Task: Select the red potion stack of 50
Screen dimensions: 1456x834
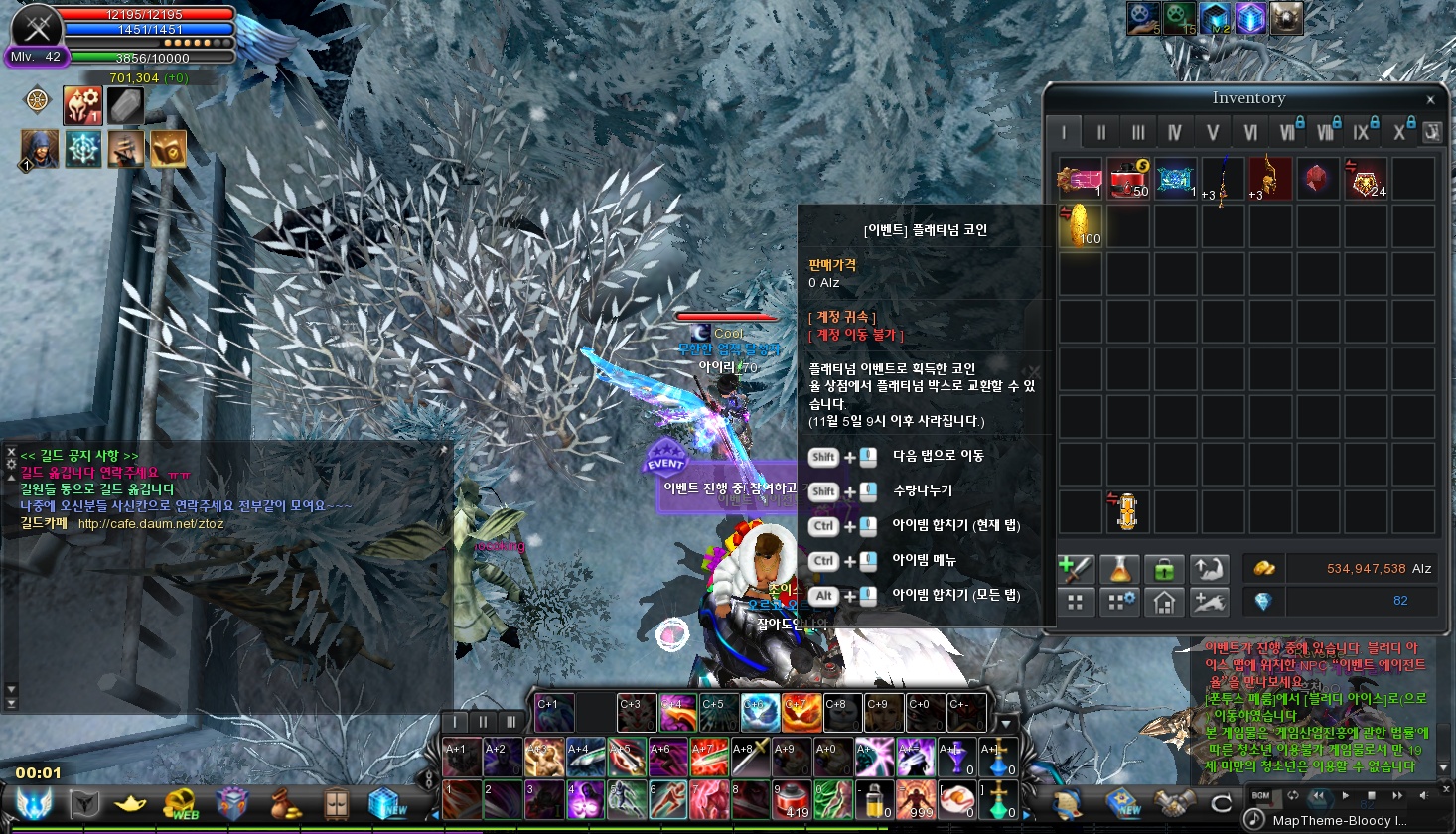Action: pos(1127,179)
